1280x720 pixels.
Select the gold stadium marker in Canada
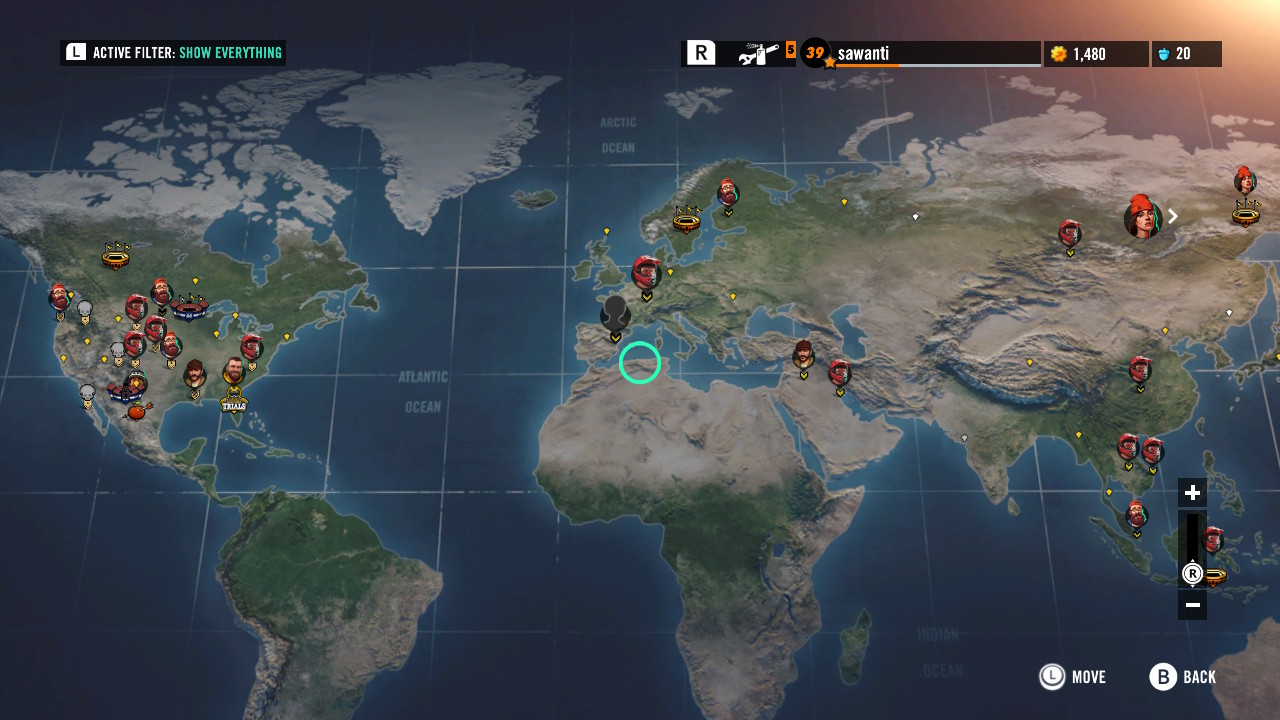[116, 257]
